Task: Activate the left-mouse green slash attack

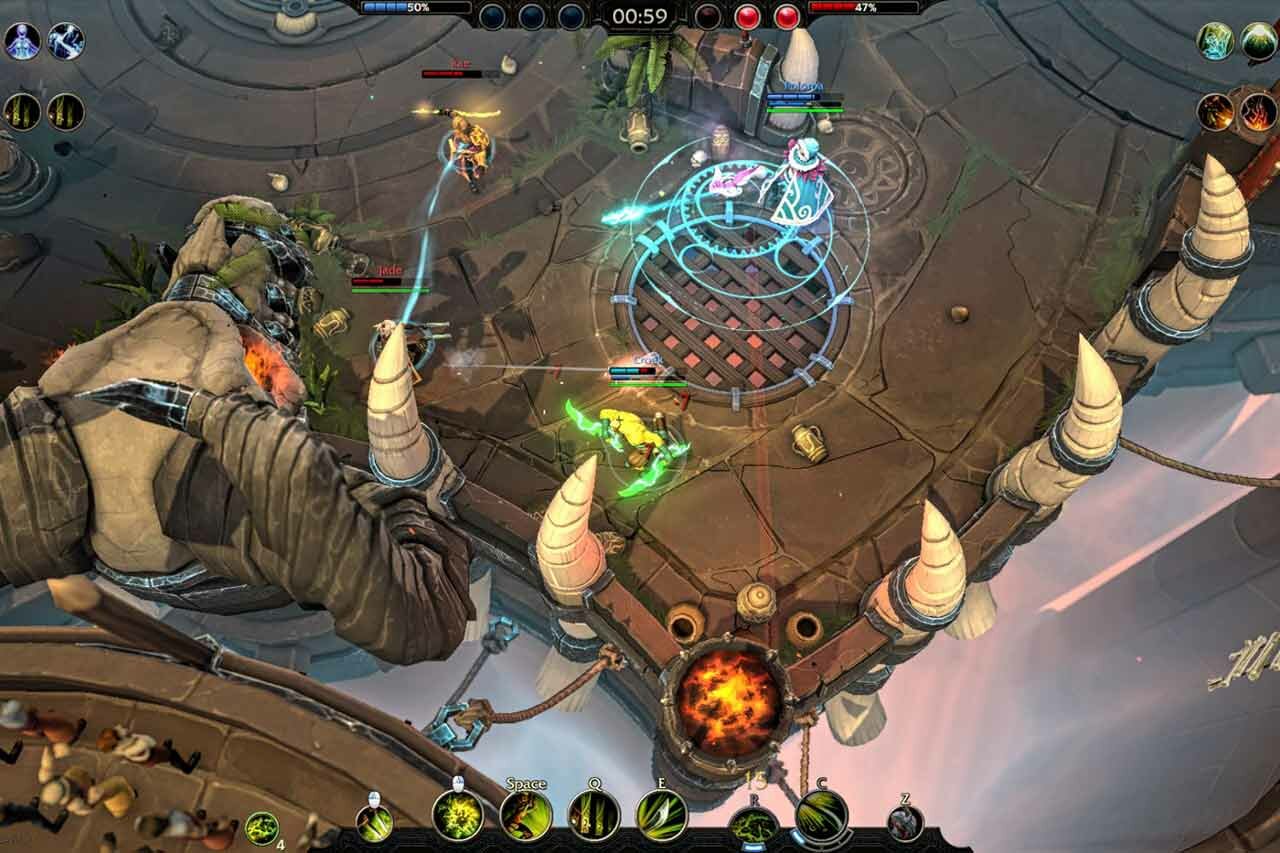Action: click(x=374, y=823)
